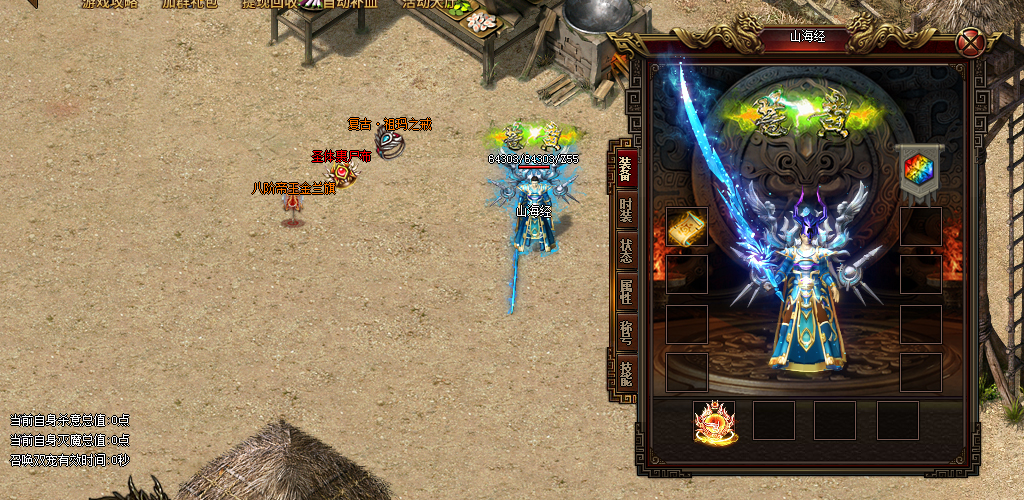The width and height of the screenshot is (1024, 500).
Task: Click the rainbow hexagon gem banner icon
Action: tap(918, 169)
